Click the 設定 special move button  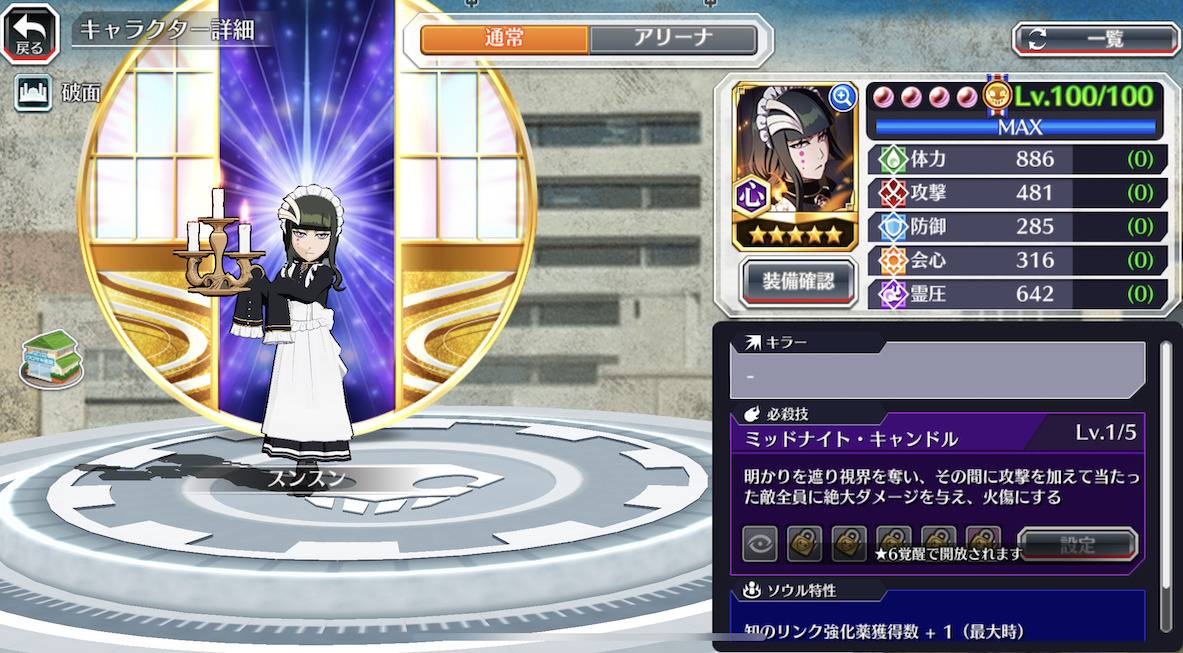tap(1077, 545)
